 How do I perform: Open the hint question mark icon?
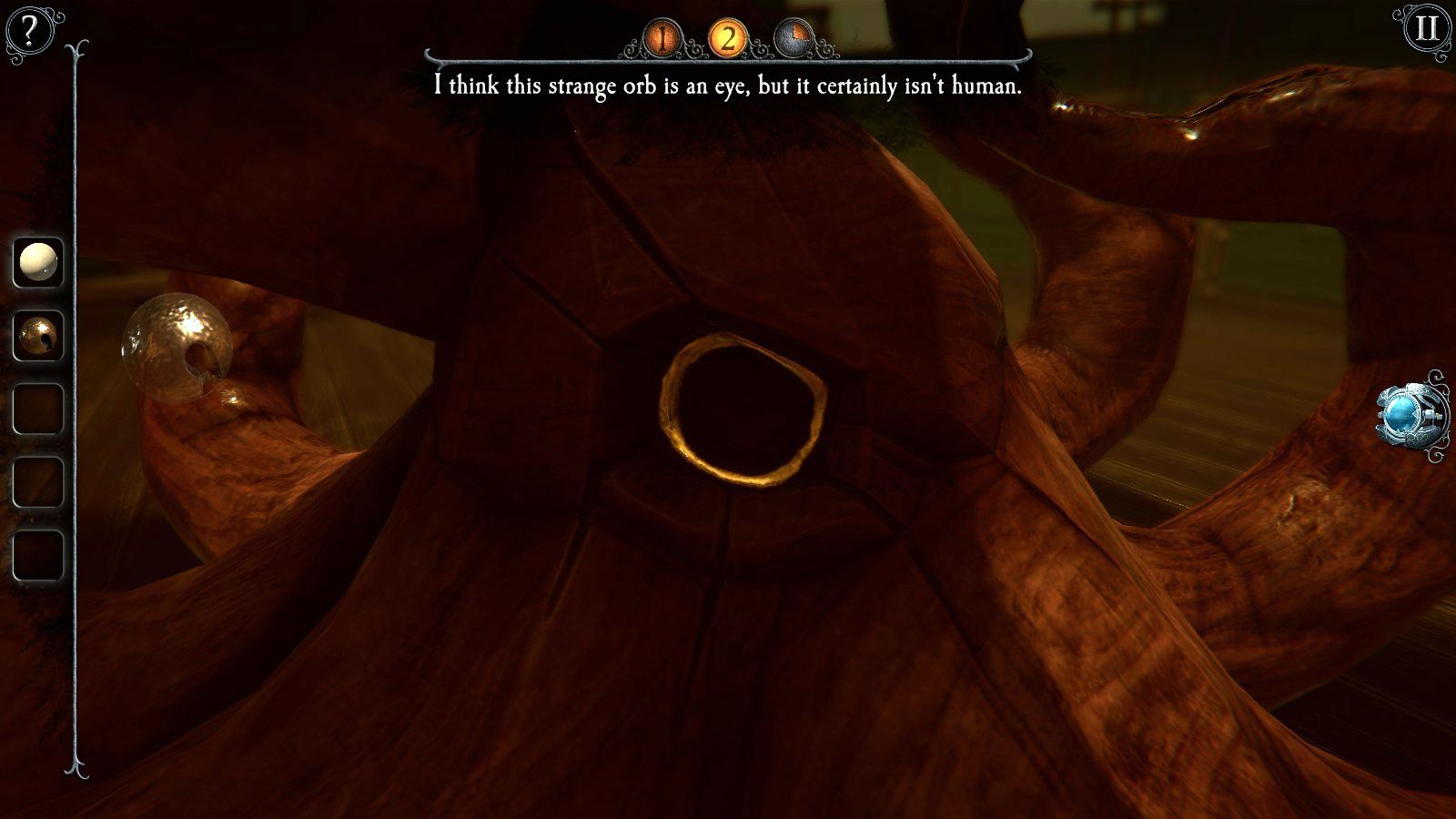point(27,29)
